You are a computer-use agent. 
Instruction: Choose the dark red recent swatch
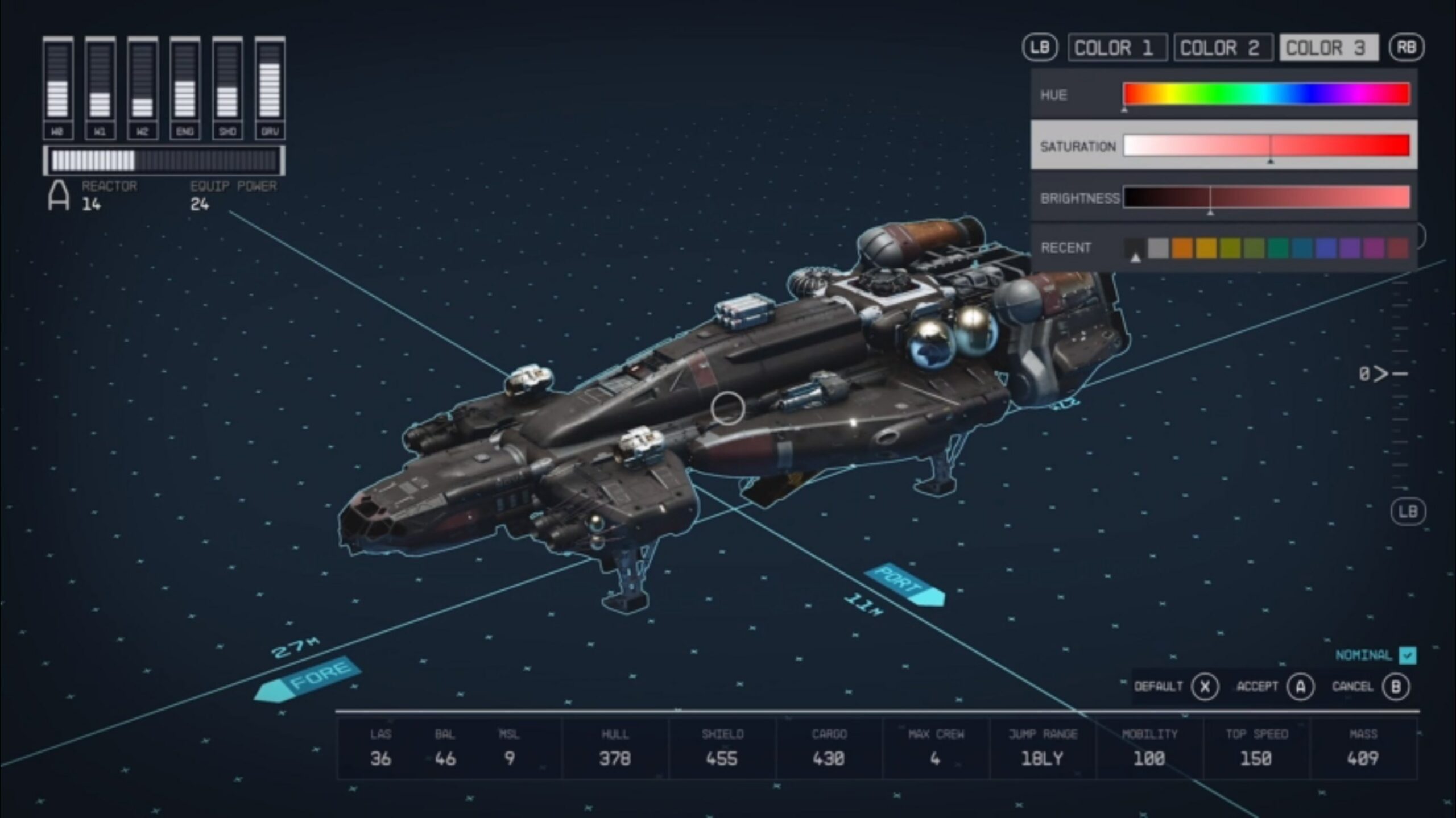[1397, 248]
